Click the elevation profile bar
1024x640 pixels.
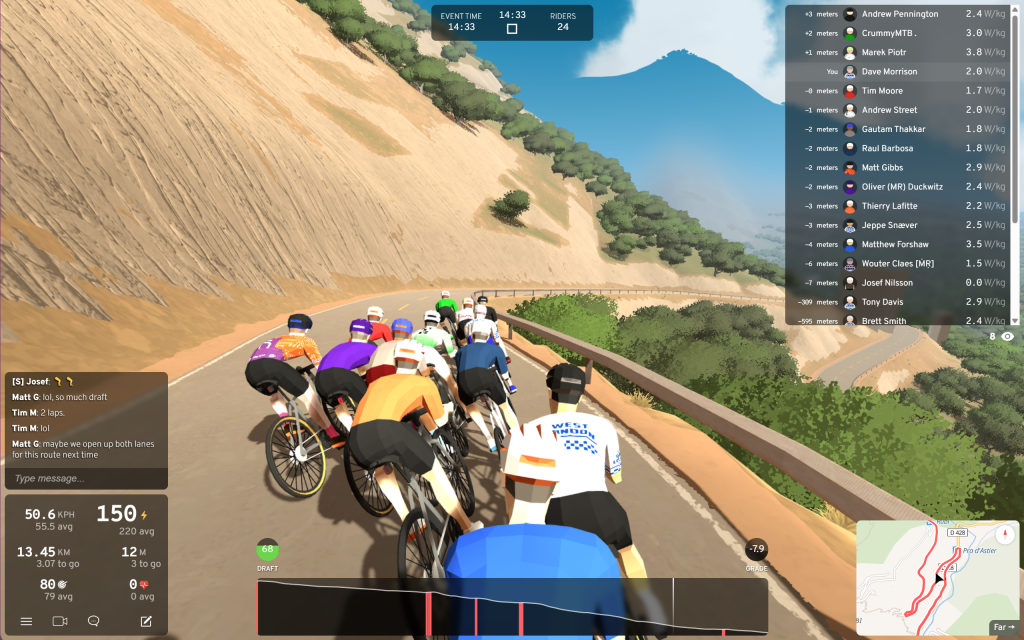[x=512, y=606]
